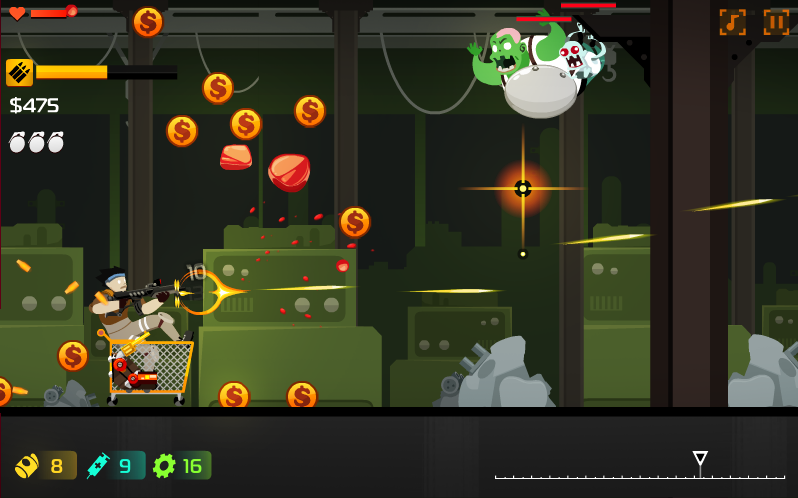The image size is (798, 498).
Task: Pause the game
Action: tap(776, 22)
